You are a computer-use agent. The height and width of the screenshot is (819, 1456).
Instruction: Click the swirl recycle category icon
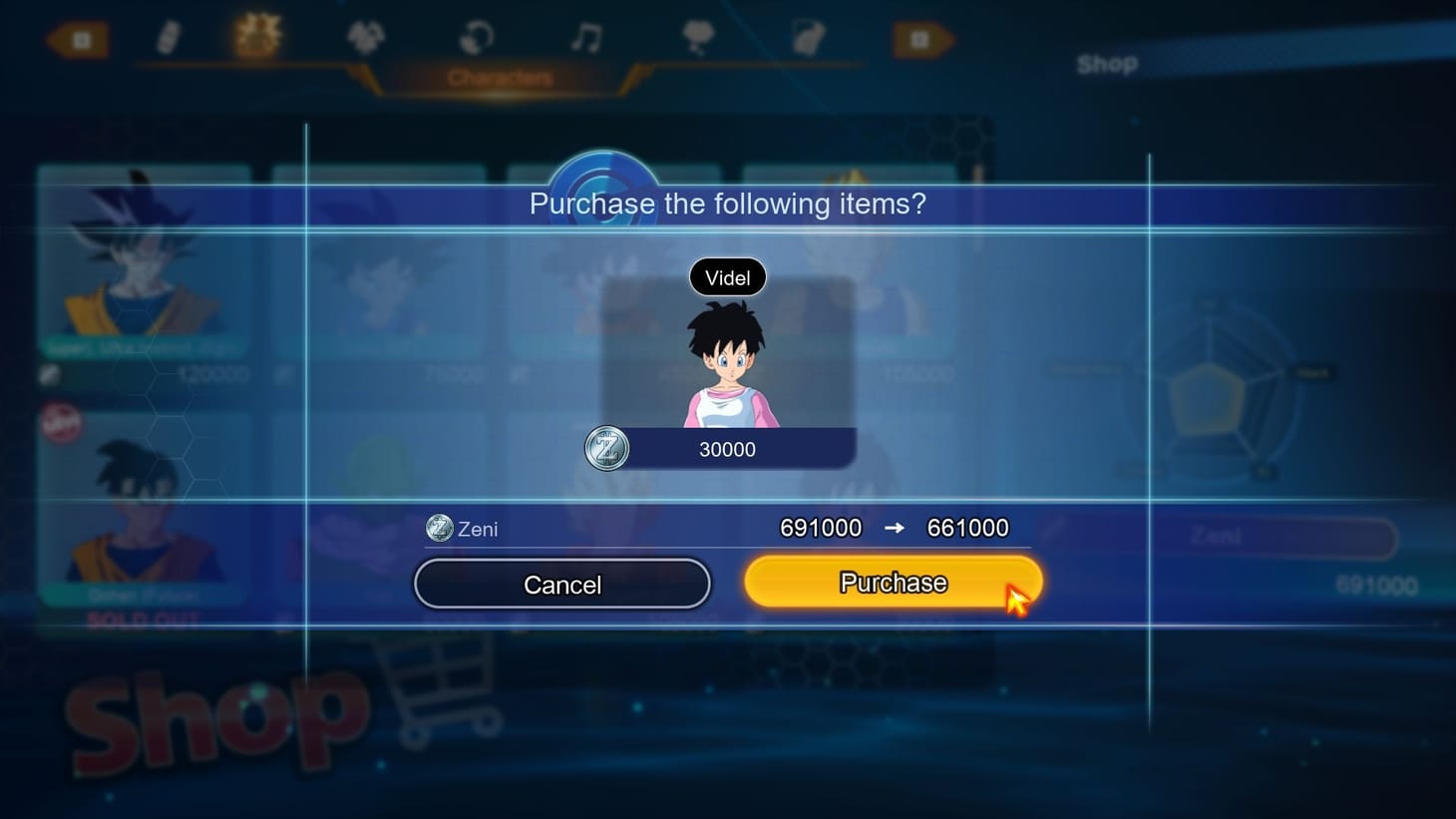(x=477, y=35)
